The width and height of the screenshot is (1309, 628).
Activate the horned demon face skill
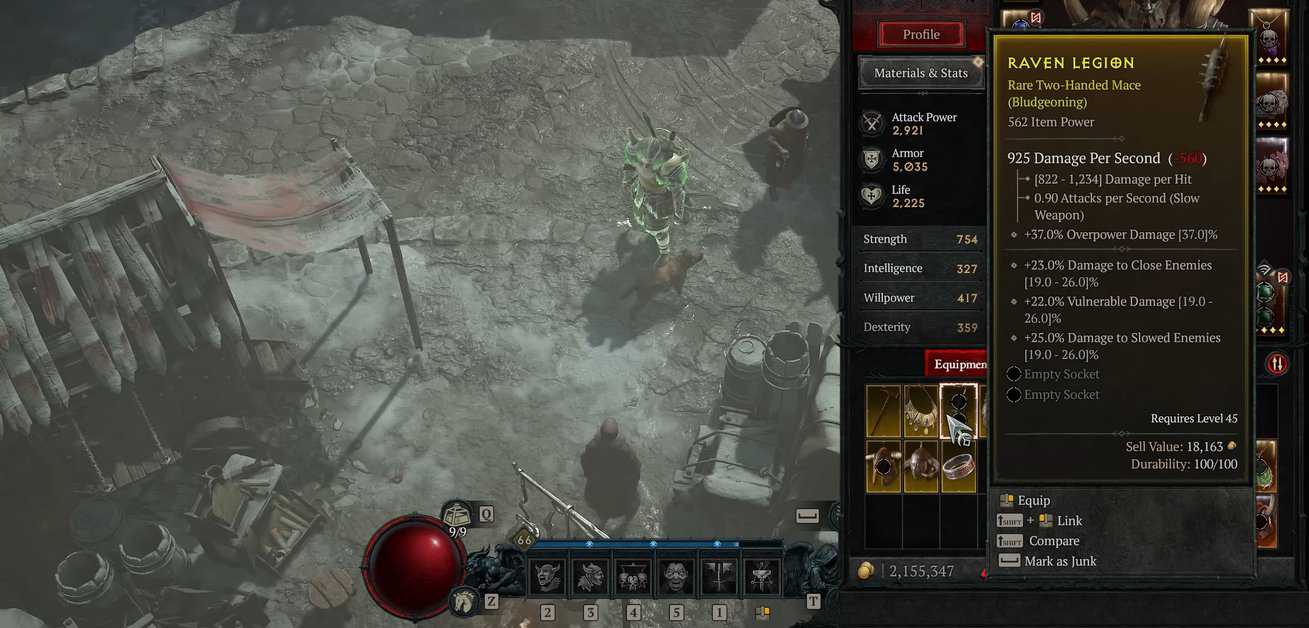(547, 577)
